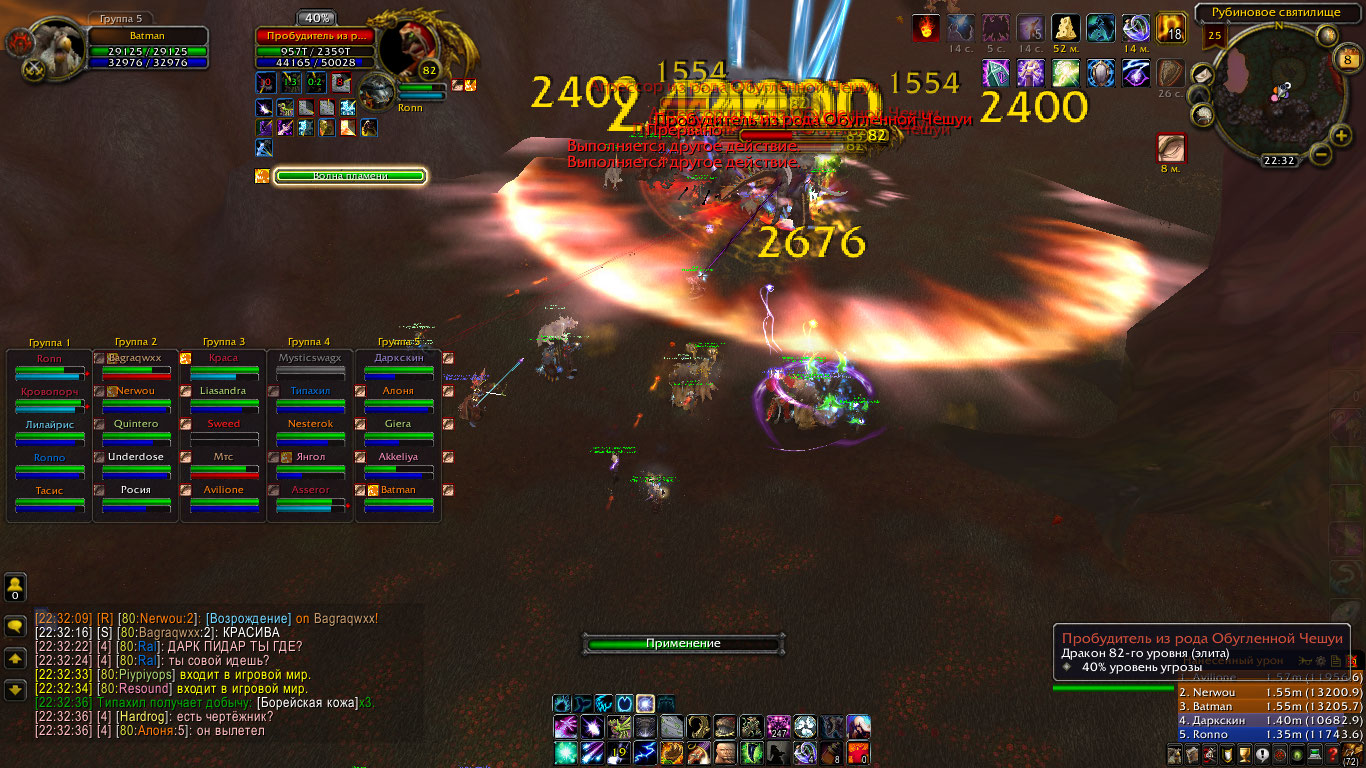
Task: Activate the glowing white orb totem slot
Action: [x=645, y=703]
